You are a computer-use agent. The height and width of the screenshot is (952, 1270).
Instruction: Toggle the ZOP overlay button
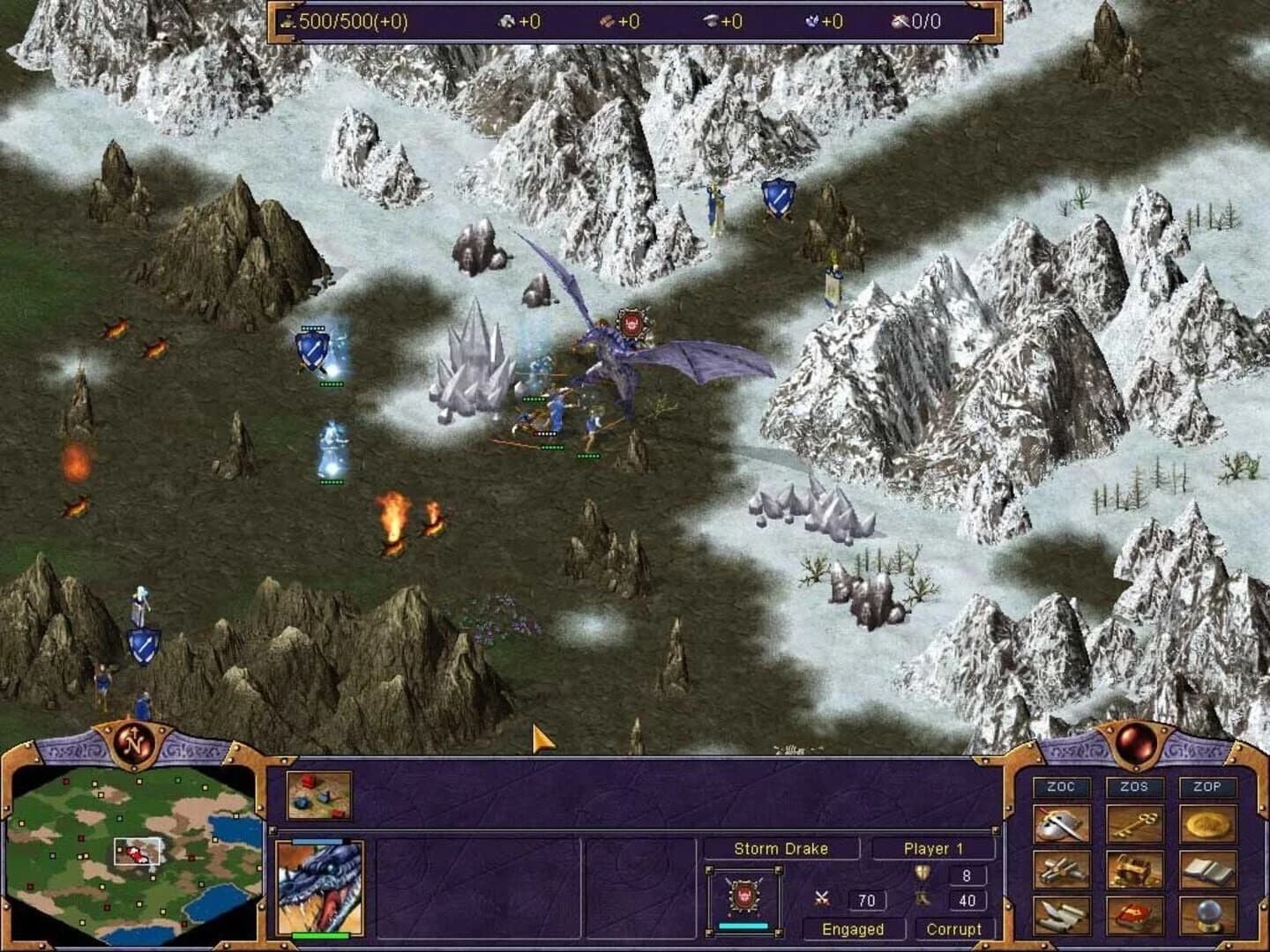pyautogui.click(x=1206, y=785)
